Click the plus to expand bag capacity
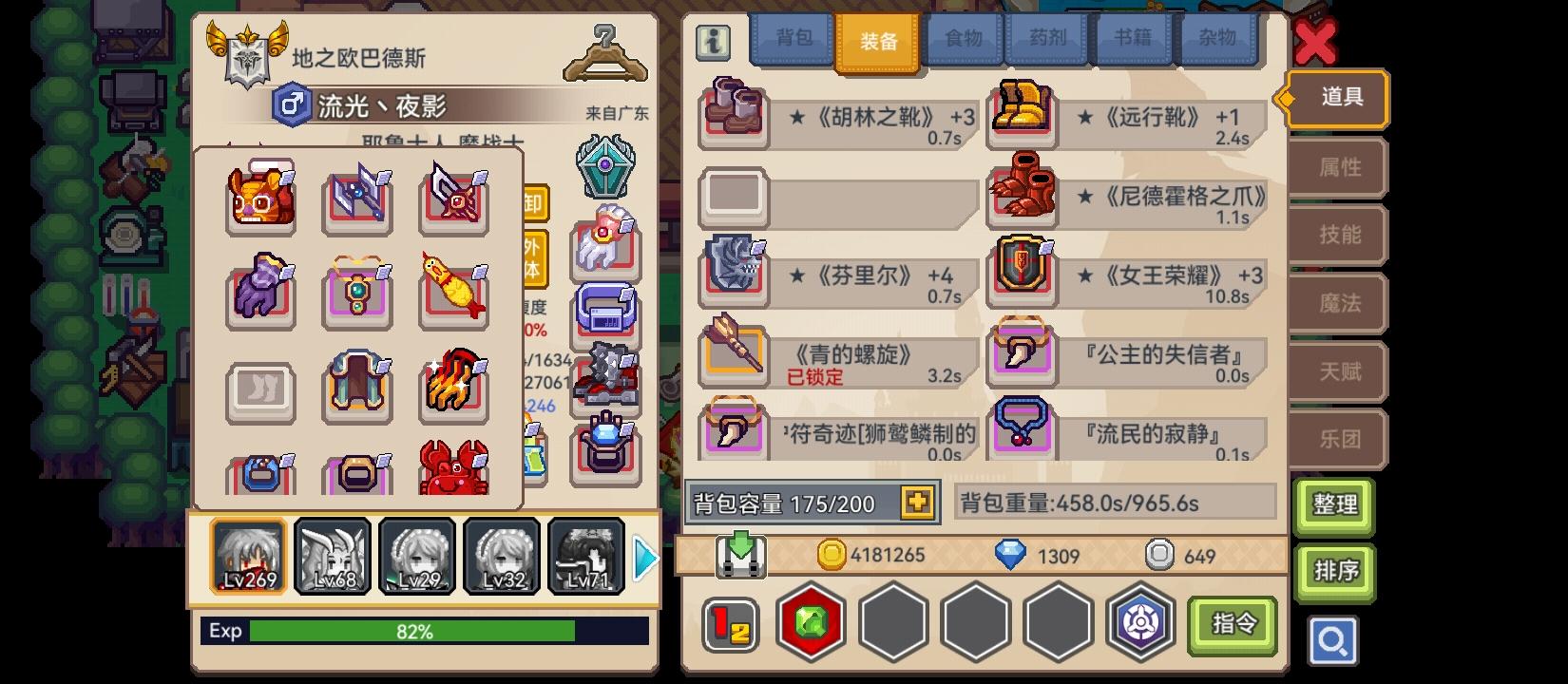 pyautogui.click(x=916, y=503)
